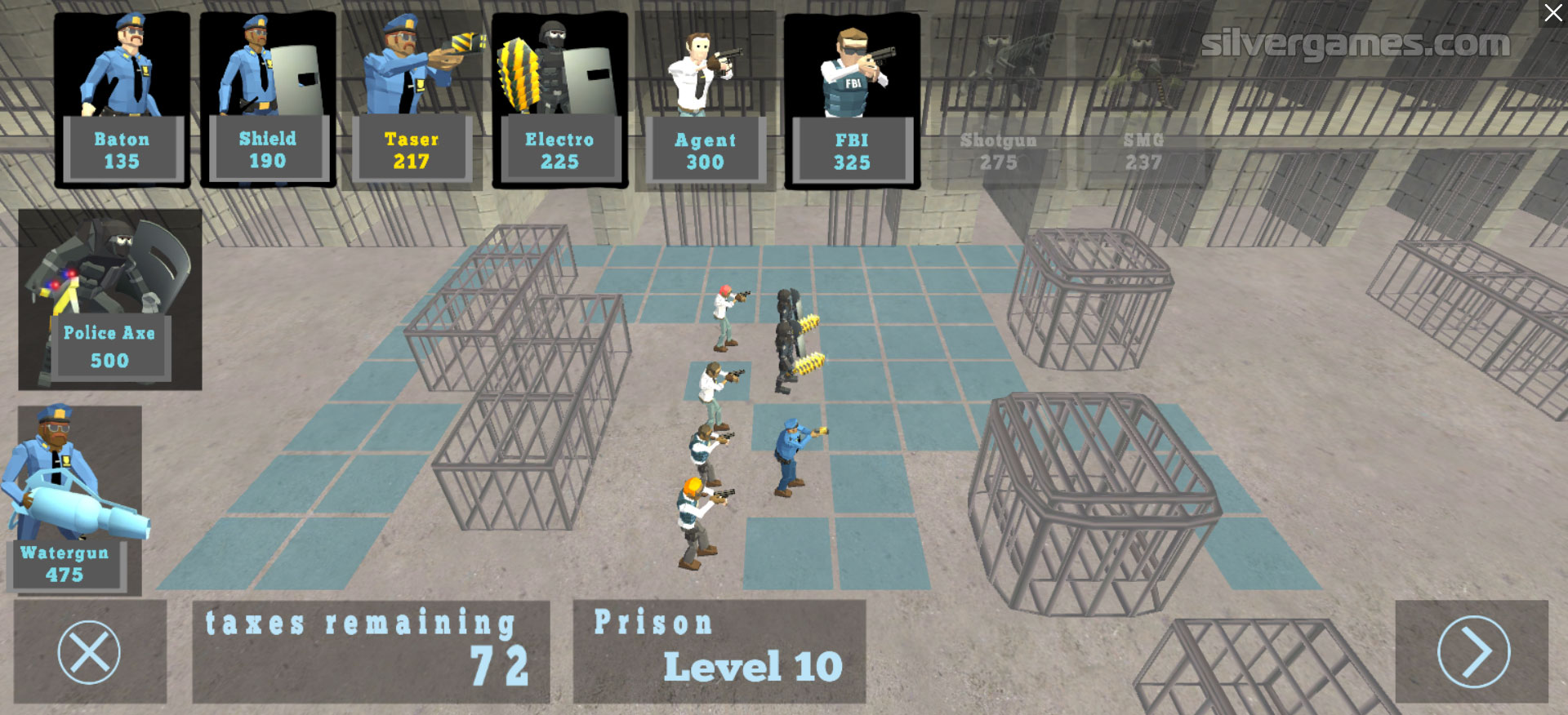Close the game with the corner X
1568x715 pixels.
tap(1552, 14)
